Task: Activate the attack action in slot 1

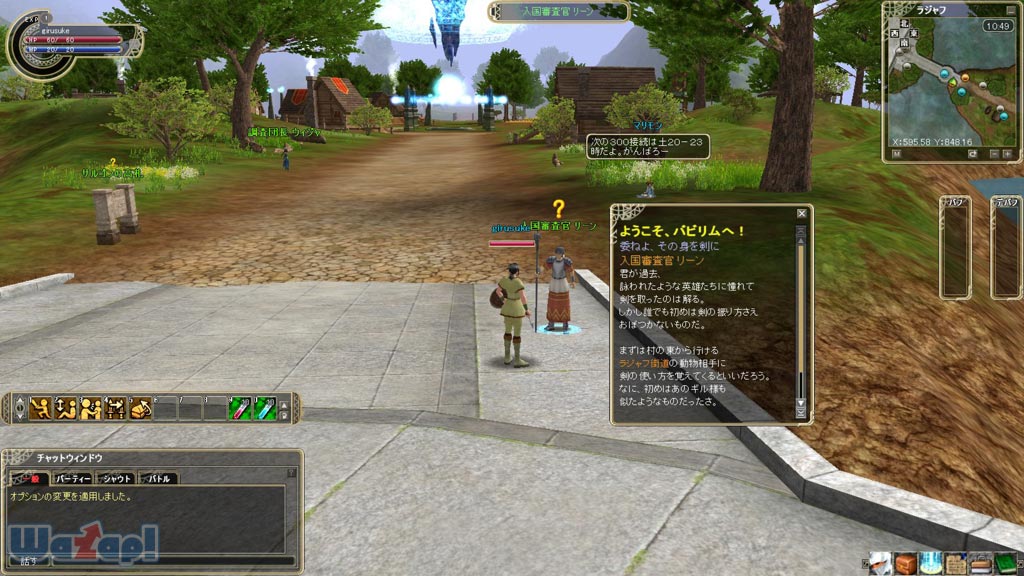Action: coord(40,408)
